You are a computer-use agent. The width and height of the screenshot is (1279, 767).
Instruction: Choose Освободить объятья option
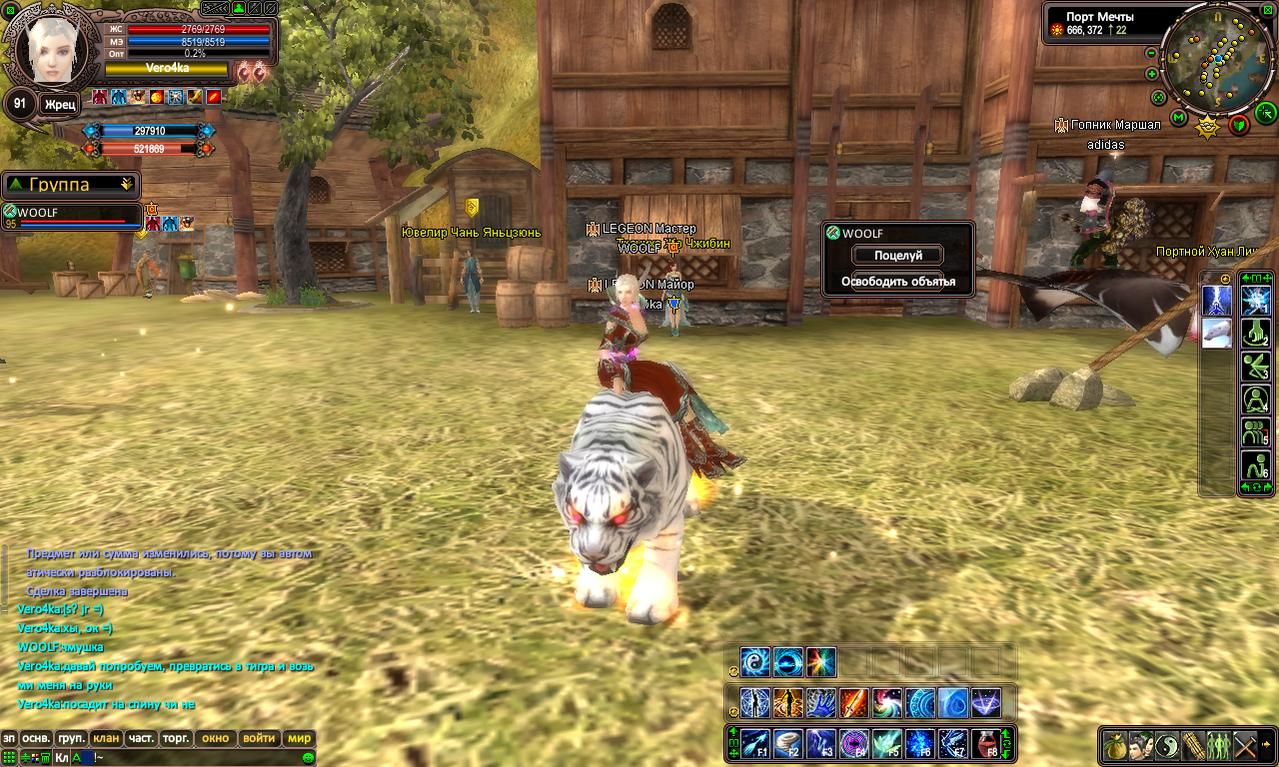(897, 282)
